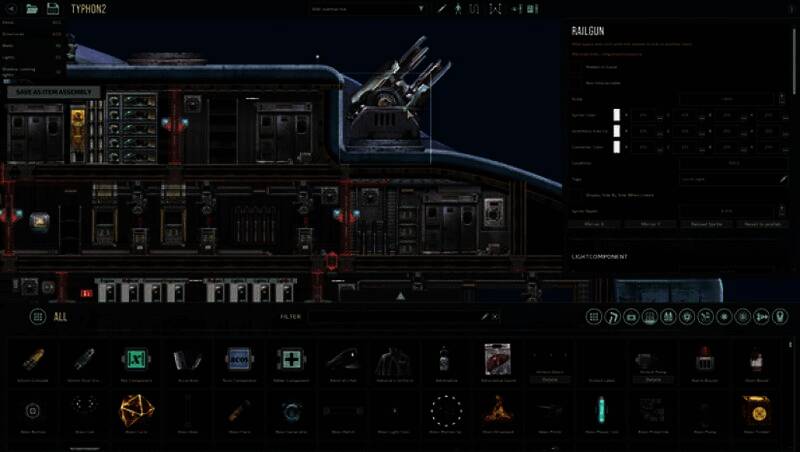Open the Tags edit pencil button
800x452 pixels.
783,179
